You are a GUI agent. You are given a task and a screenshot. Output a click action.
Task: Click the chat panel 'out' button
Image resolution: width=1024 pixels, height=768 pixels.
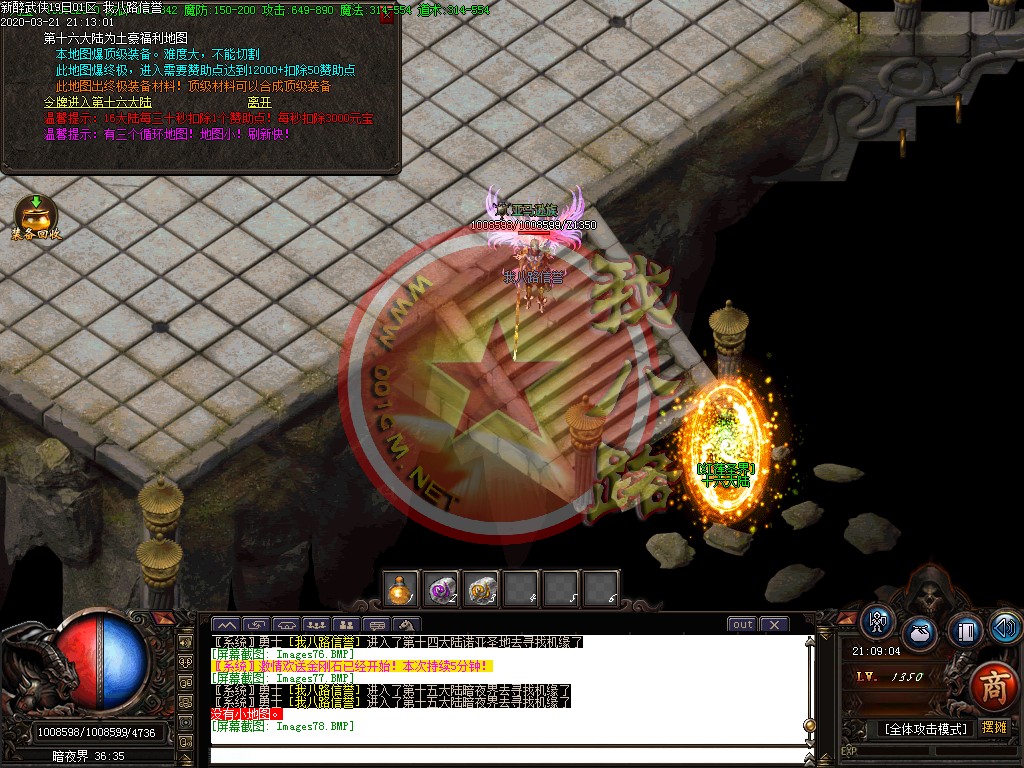point(742,625)
